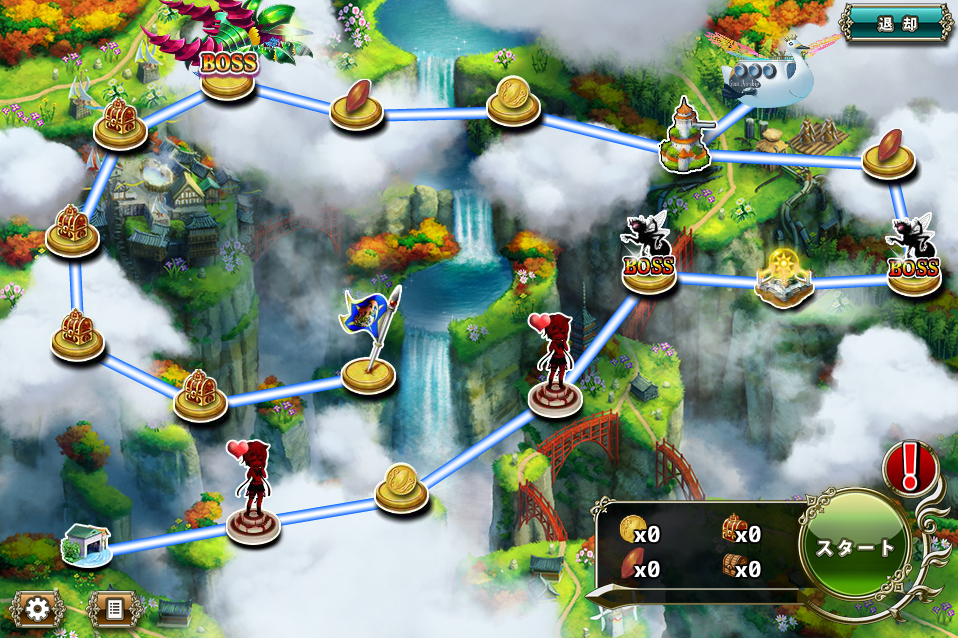Screen dimensions: 958x638
Task: Select the golden star fortress node
Action: (784, 278)
